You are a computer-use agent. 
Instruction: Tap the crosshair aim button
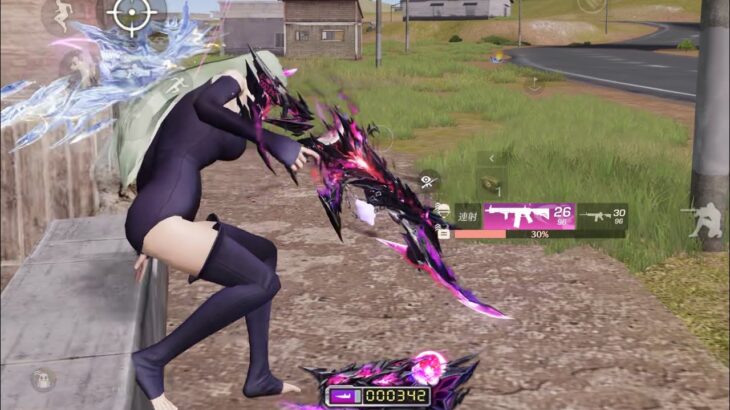pos(132,15)
